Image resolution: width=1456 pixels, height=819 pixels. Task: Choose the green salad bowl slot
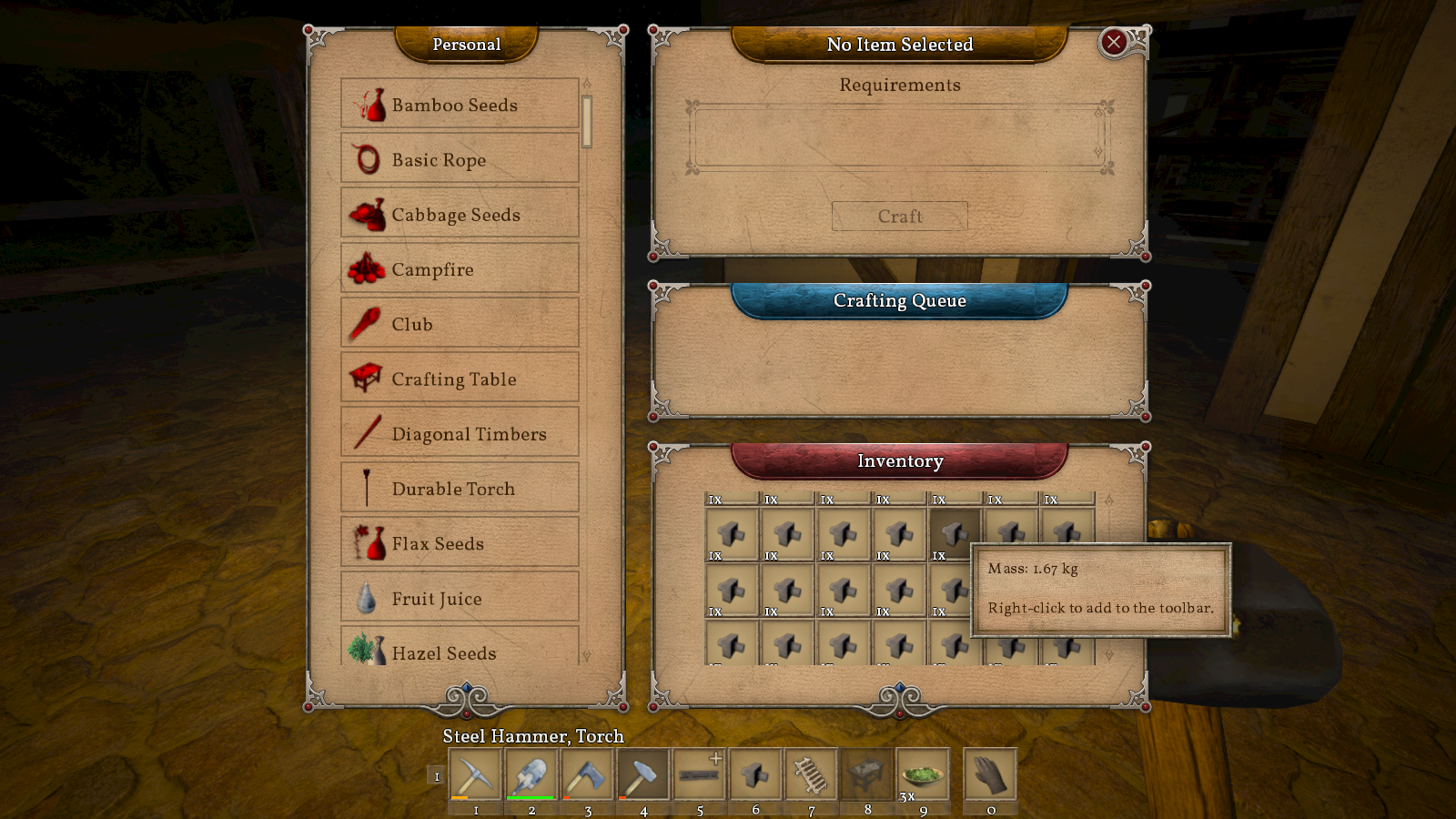[923, 775]
